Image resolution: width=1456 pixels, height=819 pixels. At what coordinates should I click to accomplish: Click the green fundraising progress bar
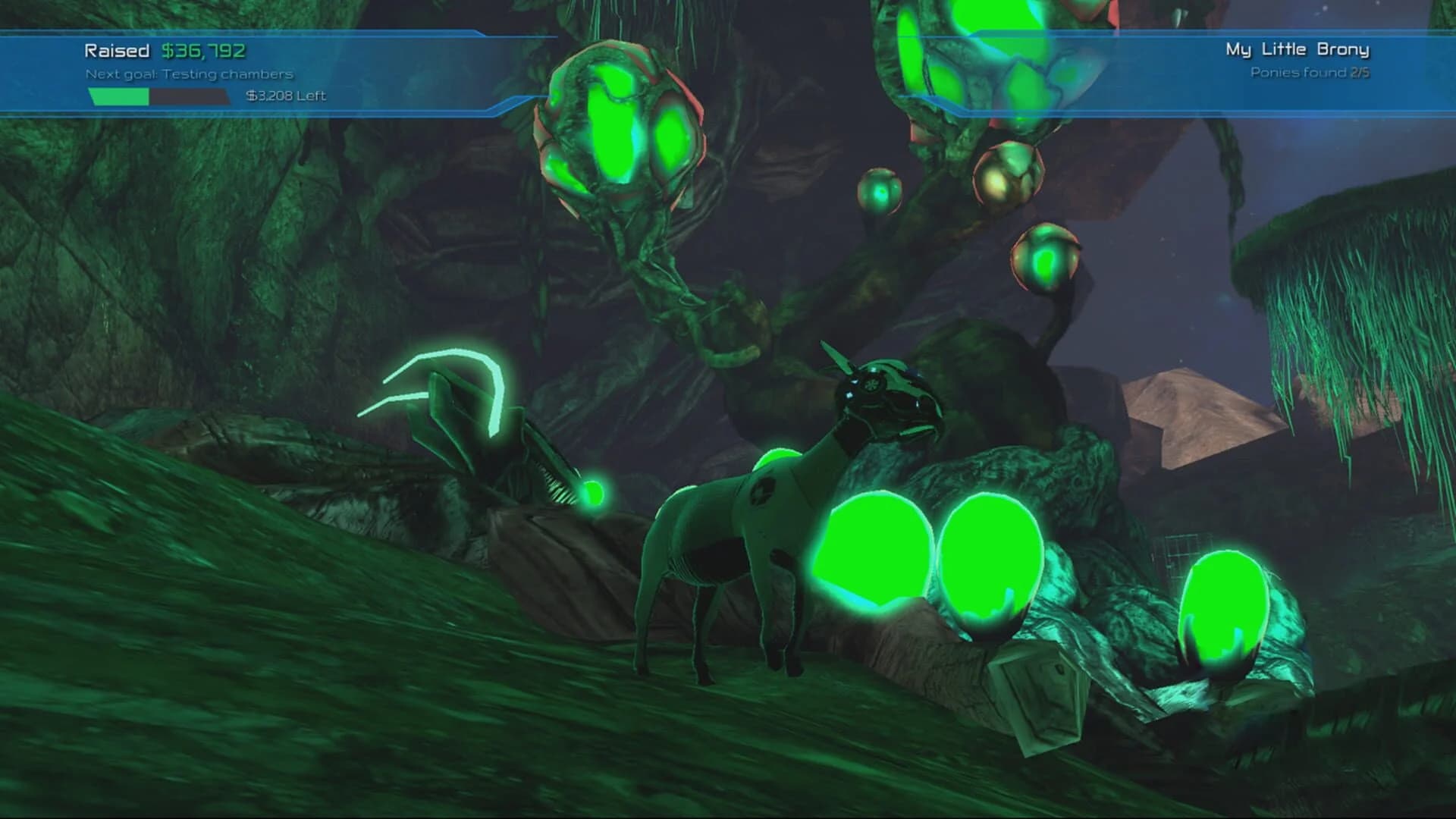click(x=118, y=97)
